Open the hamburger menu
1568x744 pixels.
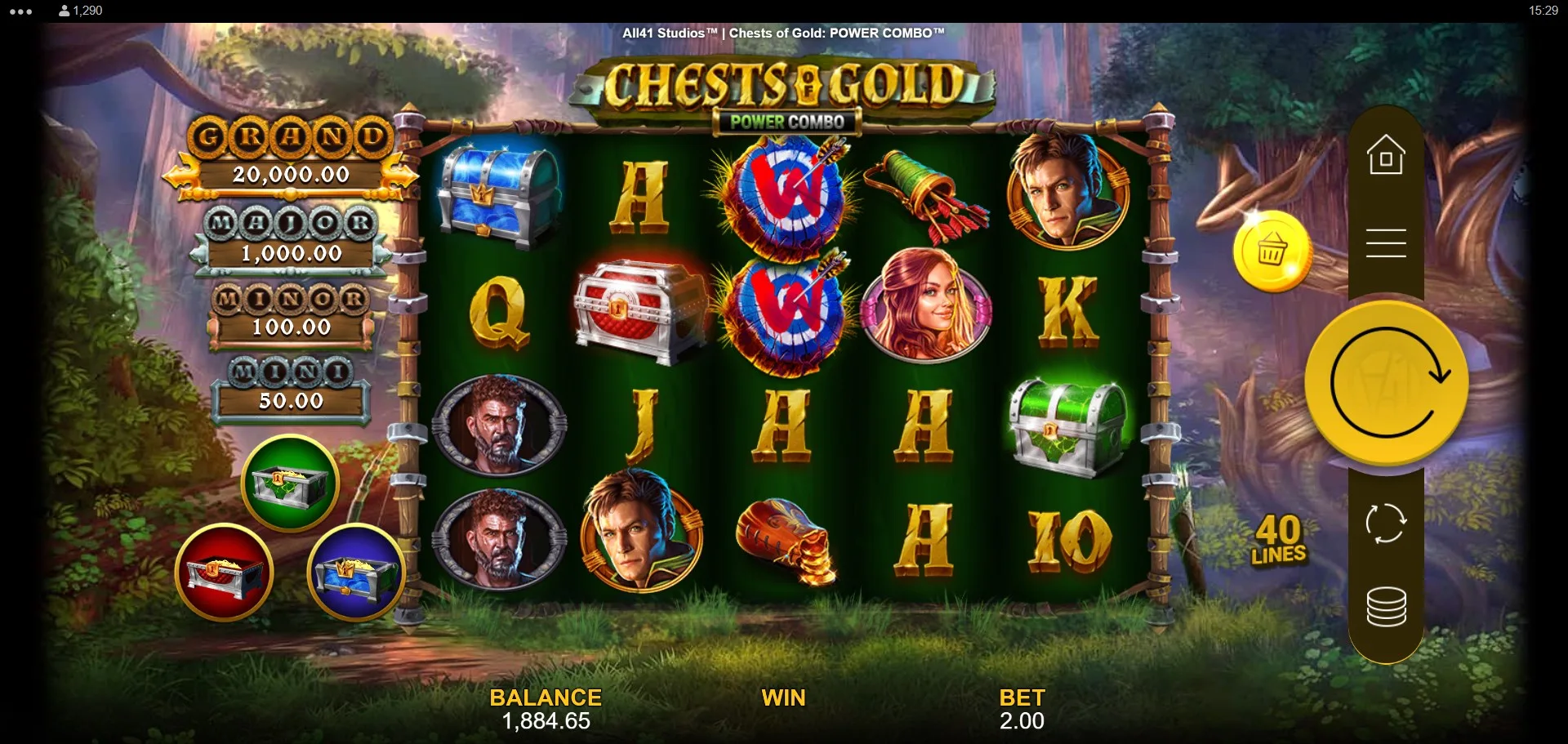pos(1386,243)
